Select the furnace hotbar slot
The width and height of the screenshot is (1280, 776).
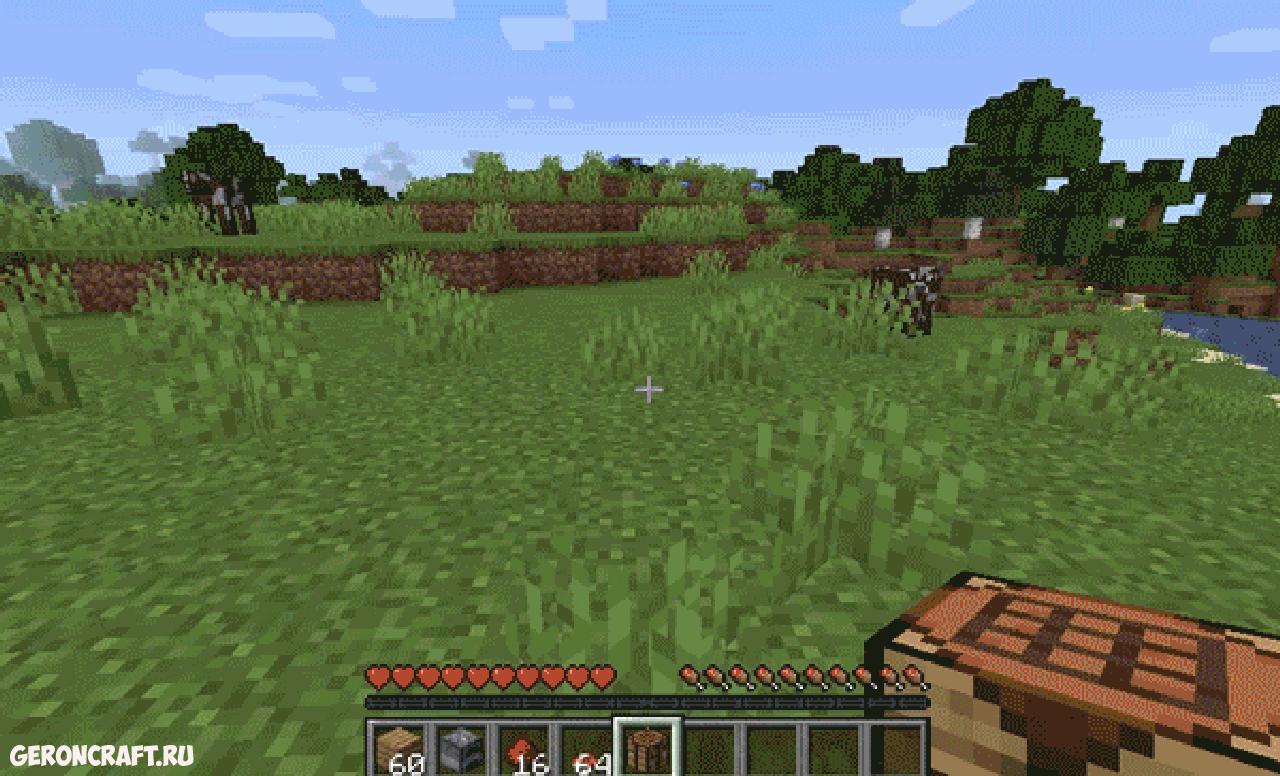[459, 749]
